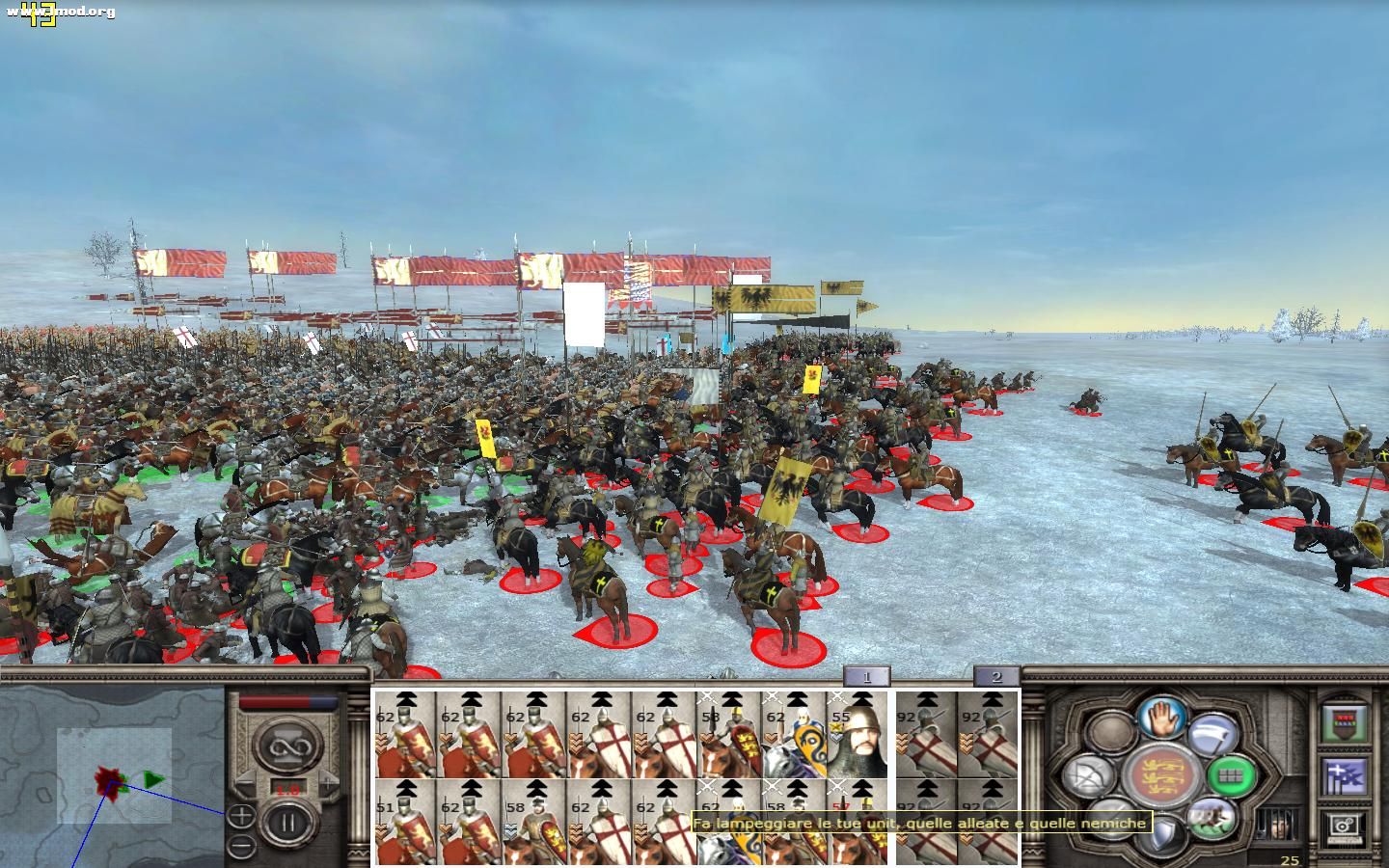The height and width of the screenshot is (868, 1389).
Task: Zoom out on the minimap with minus button
Action: click(x=240, y=845)
